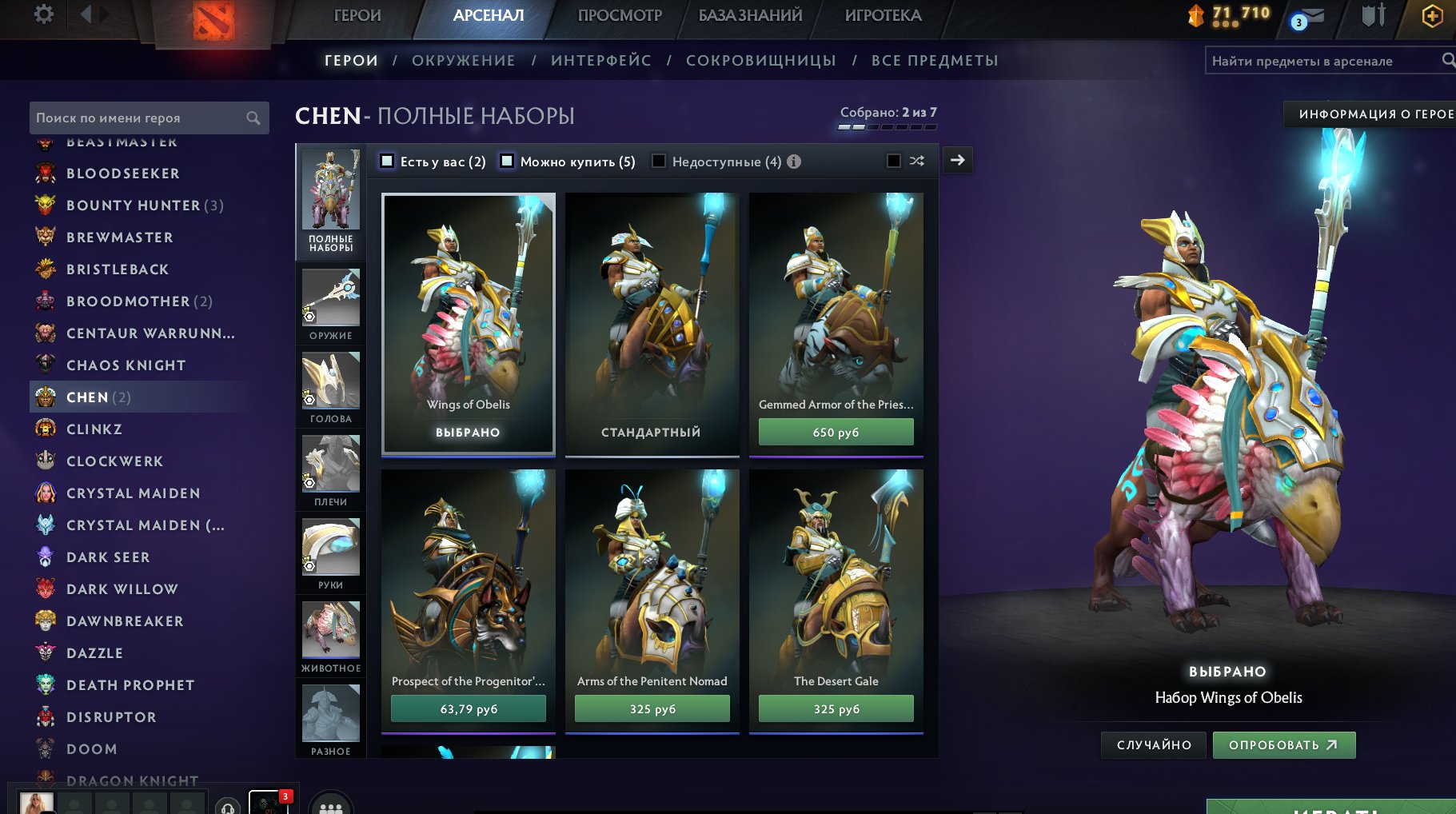Buy Gemmed Armor set for 650 руб
This screenshot has height=814, width=1456.
coord(836,433)
